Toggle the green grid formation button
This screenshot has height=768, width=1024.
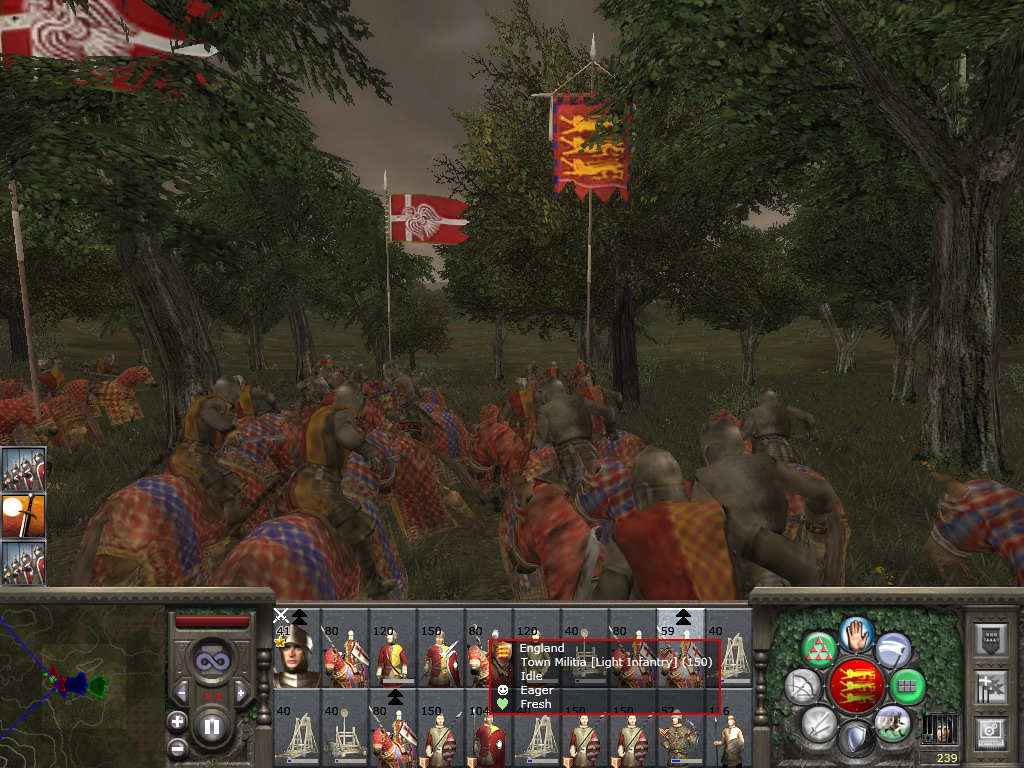pyautogui.click(x=907, y=686)
